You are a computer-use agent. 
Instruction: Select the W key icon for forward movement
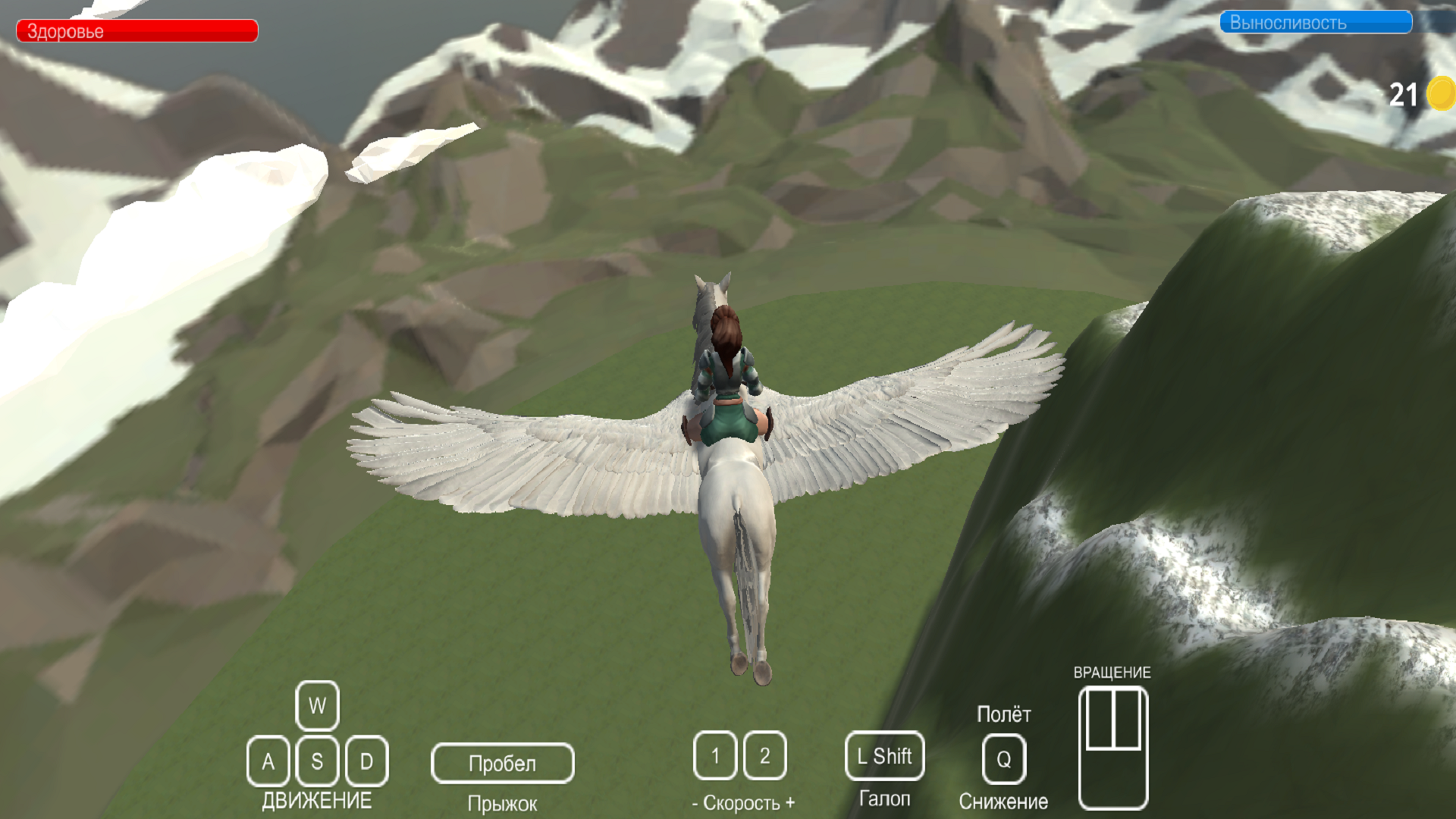pyautogui.click(x=316, y=706)
